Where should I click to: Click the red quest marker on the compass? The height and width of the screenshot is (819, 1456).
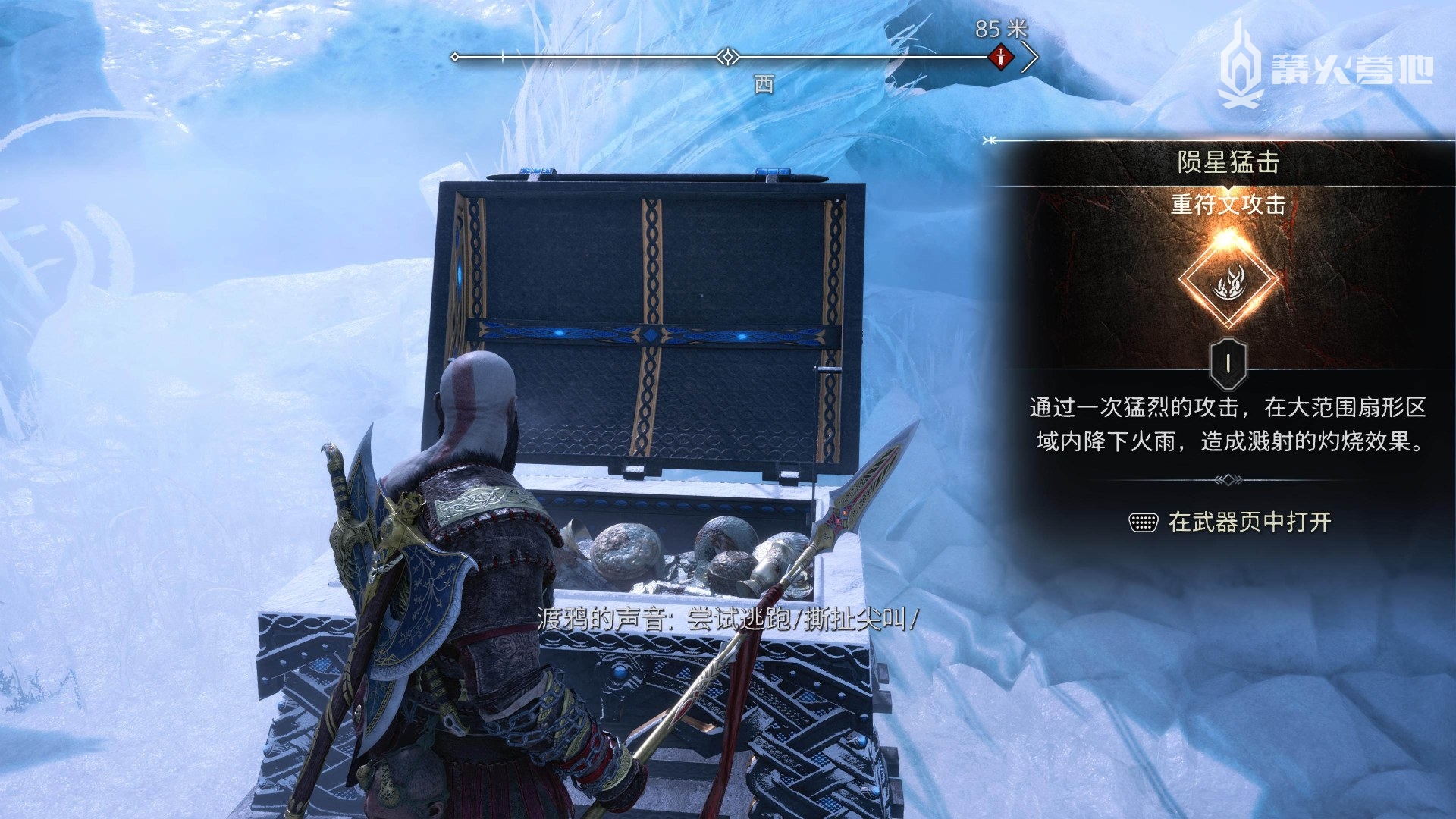coord(1001,57)
